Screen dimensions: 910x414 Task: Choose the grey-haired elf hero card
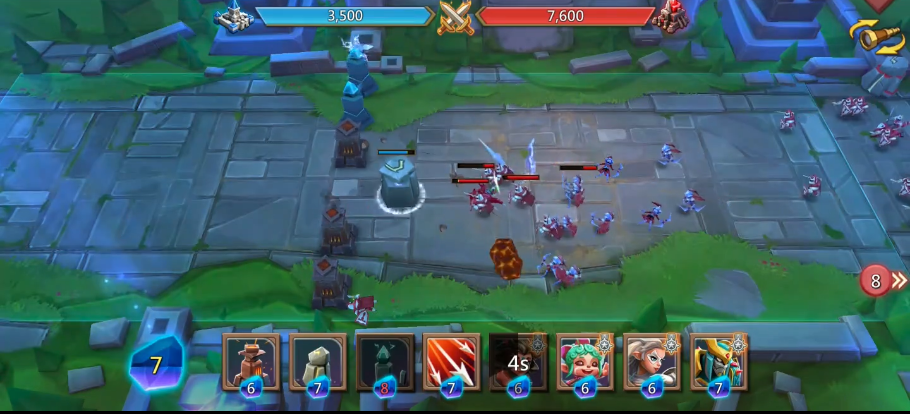pyautogui.click(x=652, y=360)
